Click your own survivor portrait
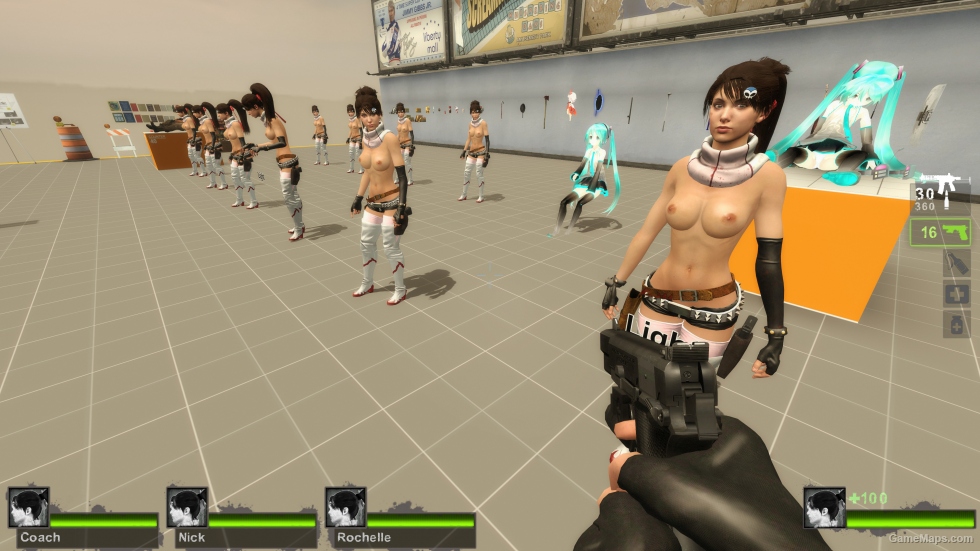The image size is (980, 551). point(824,507)
